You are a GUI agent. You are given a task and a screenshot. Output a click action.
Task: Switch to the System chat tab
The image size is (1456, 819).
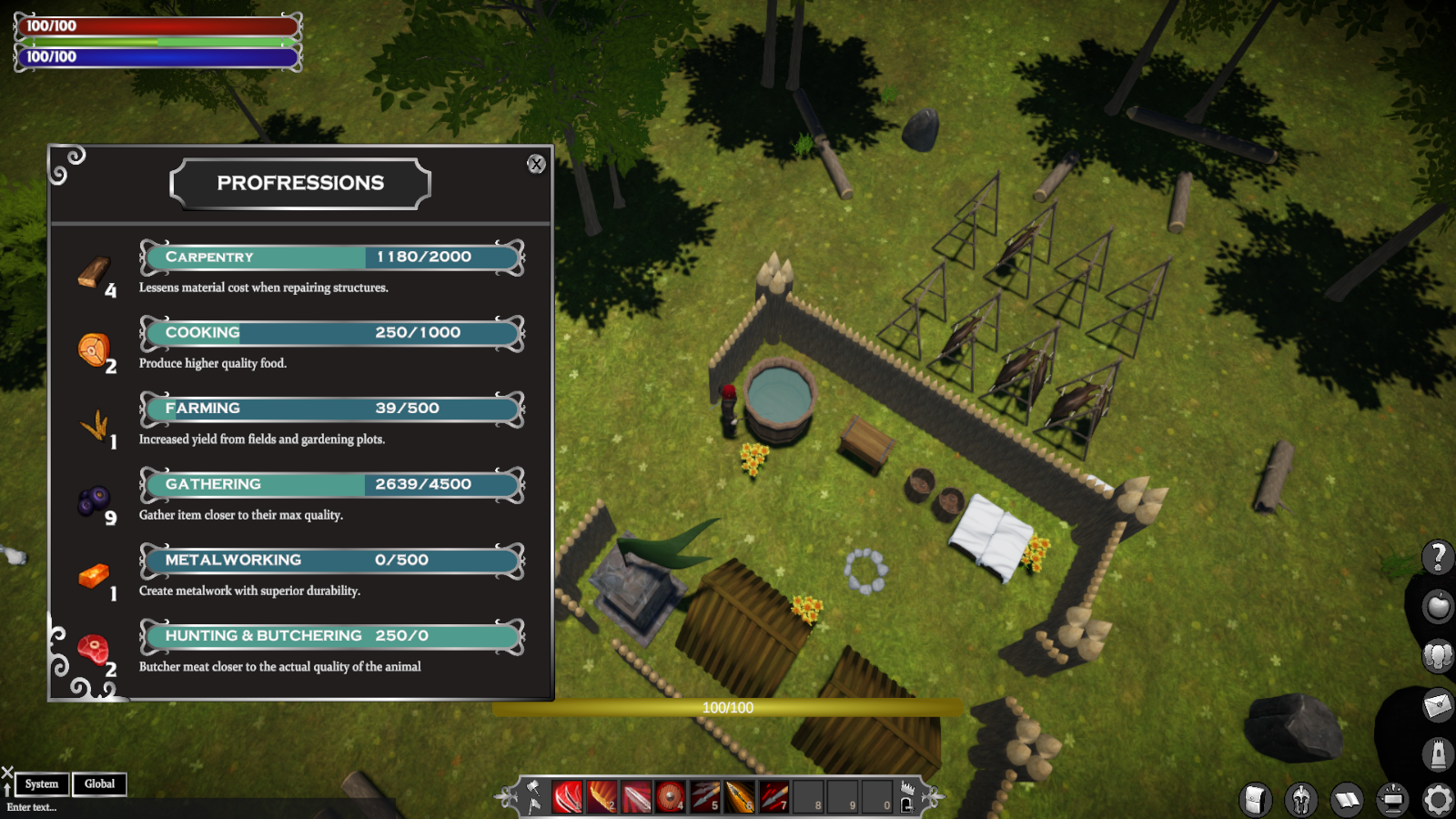pos(42,784)
